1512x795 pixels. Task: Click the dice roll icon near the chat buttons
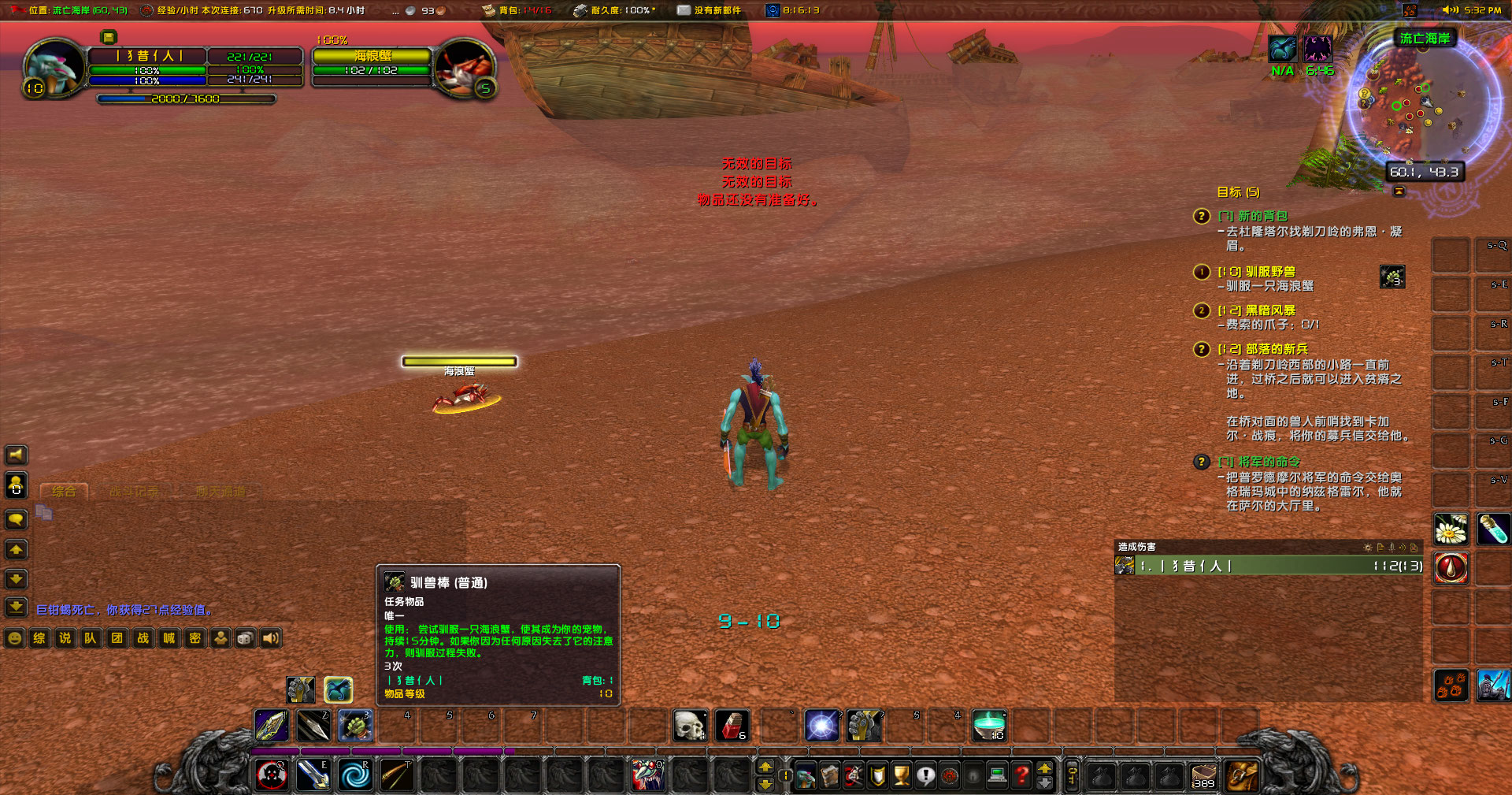pyautogui.click(x=245, y=638)
